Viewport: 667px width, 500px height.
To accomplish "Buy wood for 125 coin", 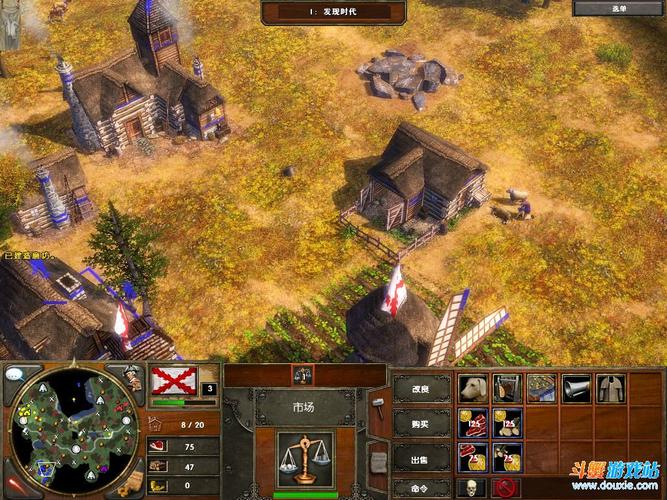I will coord(507,422).
